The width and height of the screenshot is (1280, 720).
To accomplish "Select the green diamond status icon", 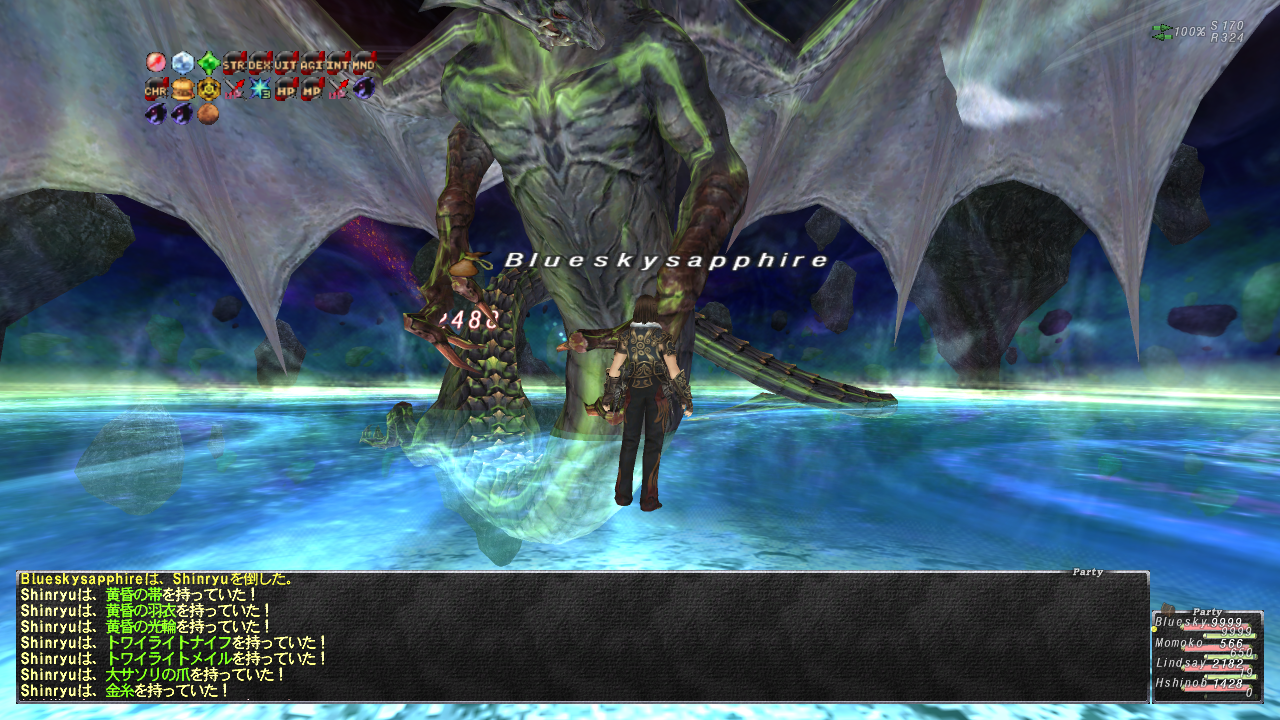I will tap(208, 64).
